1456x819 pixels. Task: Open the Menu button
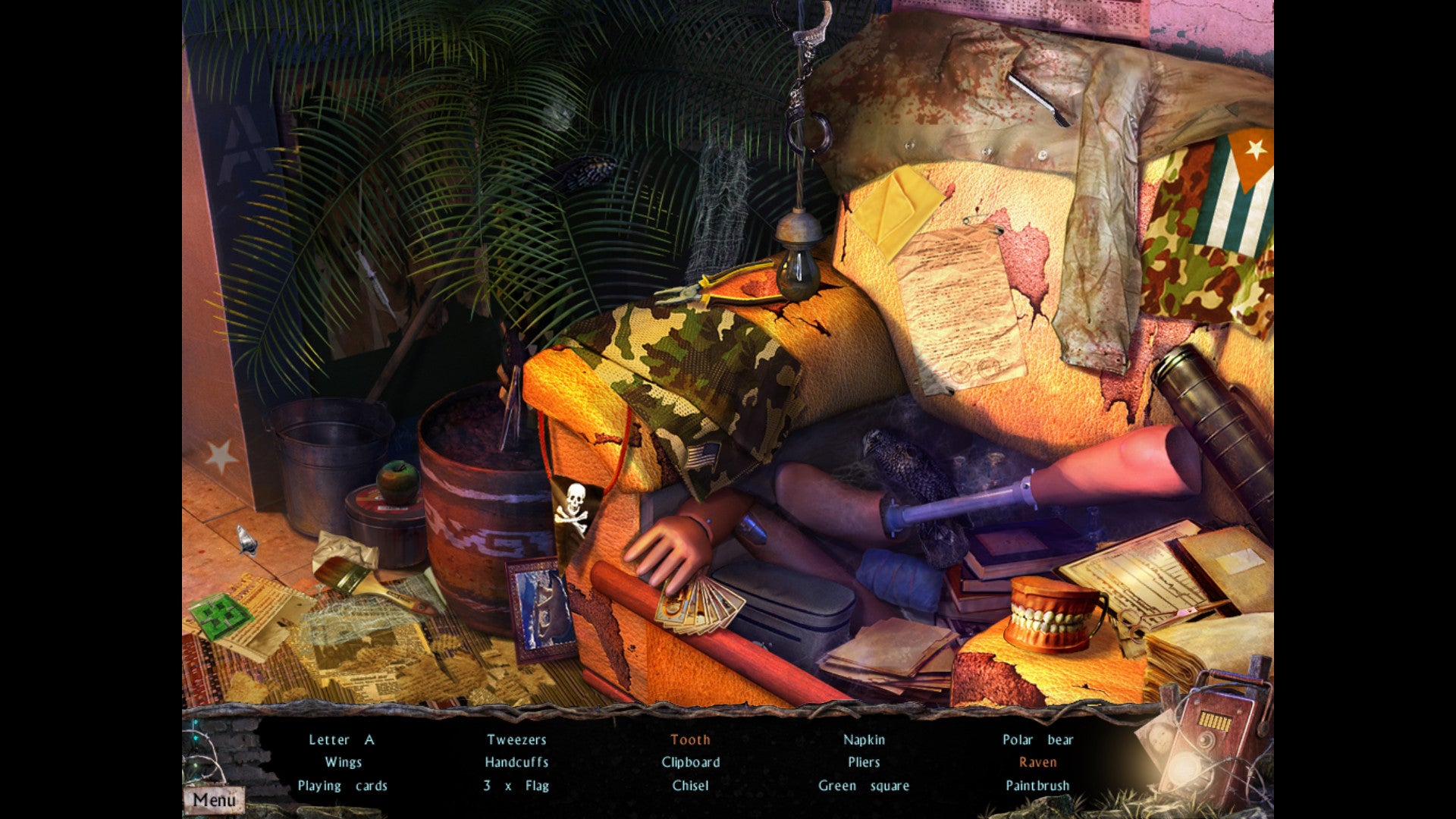214,799
